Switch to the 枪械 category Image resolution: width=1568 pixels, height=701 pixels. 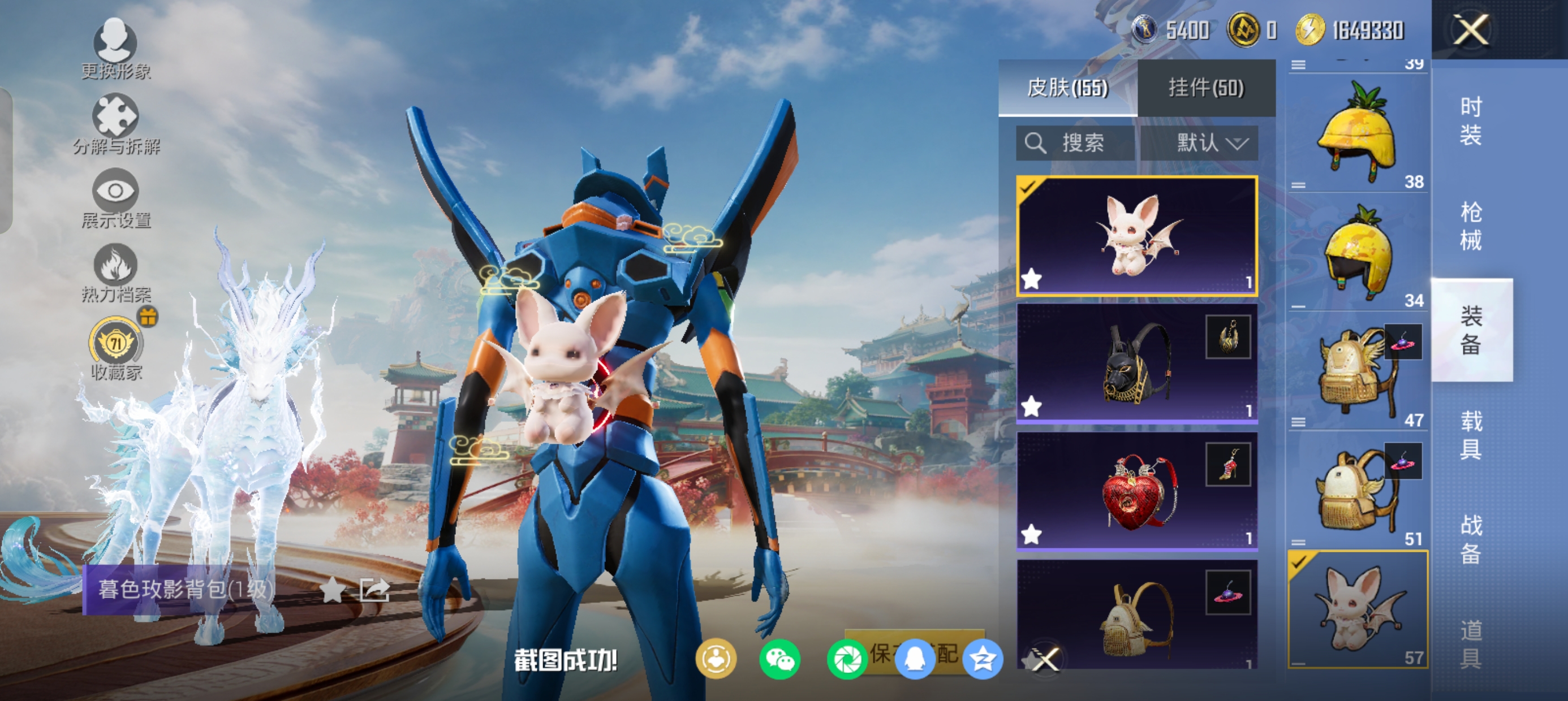tap(1471, 226)
